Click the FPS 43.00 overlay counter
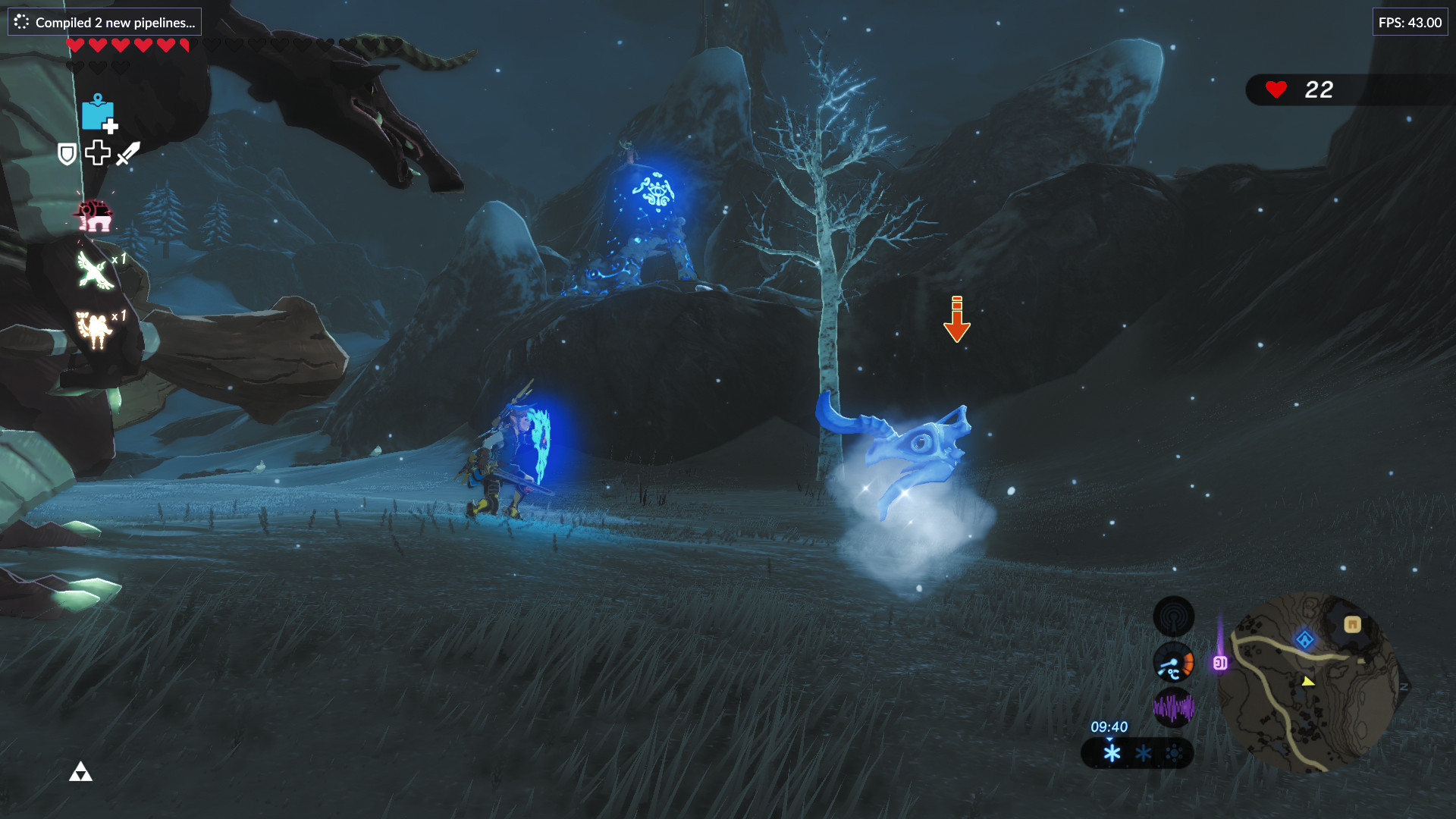The image size is (1456, 819). tap(1410, 23)
